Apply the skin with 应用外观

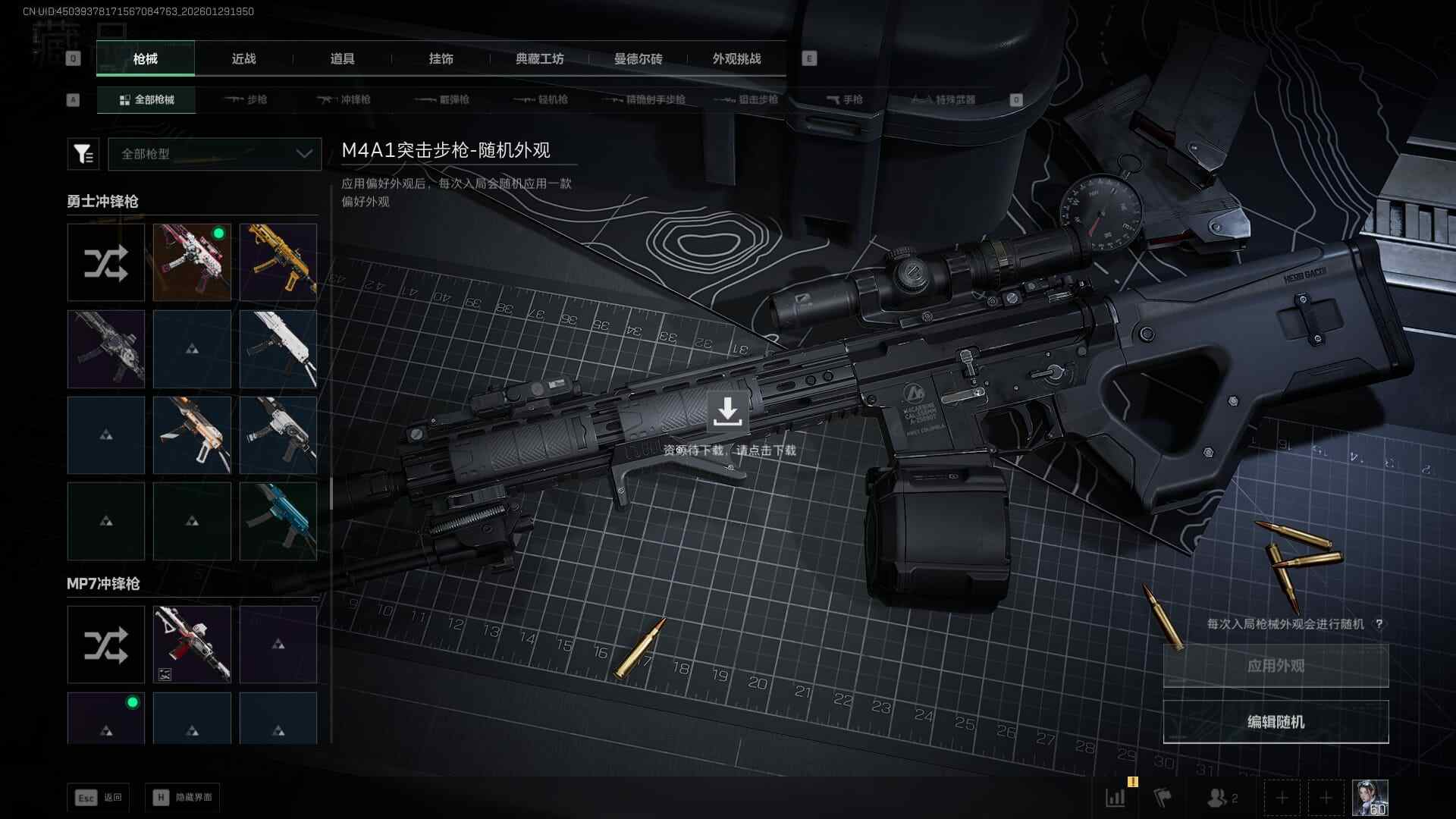[1276, 666]
